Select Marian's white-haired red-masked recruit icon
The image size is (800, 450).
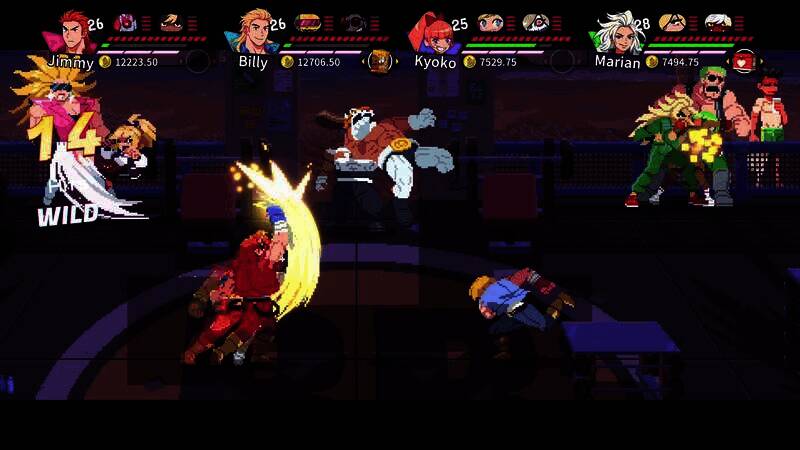point(718,22)
